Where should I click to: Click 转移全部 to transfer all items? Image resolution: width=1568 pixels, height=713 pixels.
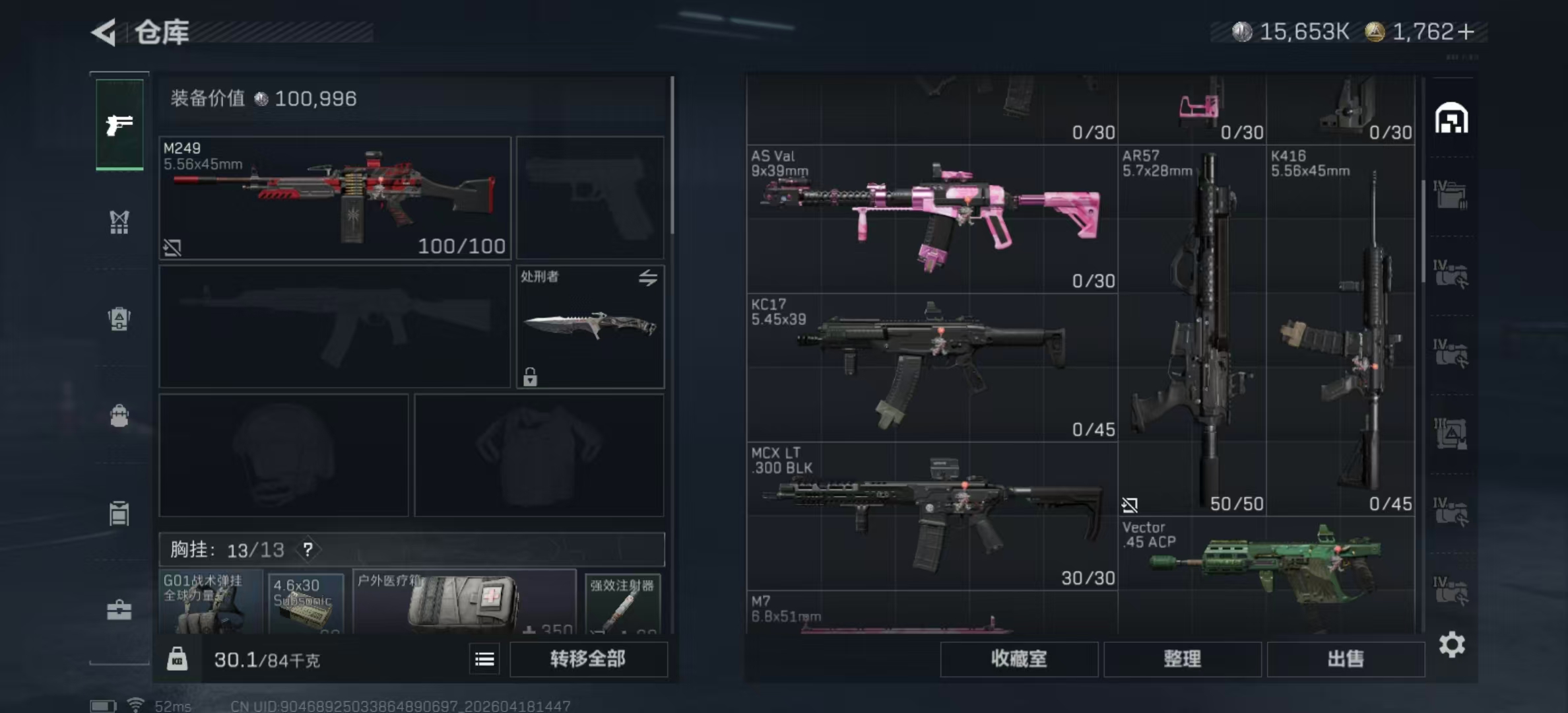coord(588,659)
